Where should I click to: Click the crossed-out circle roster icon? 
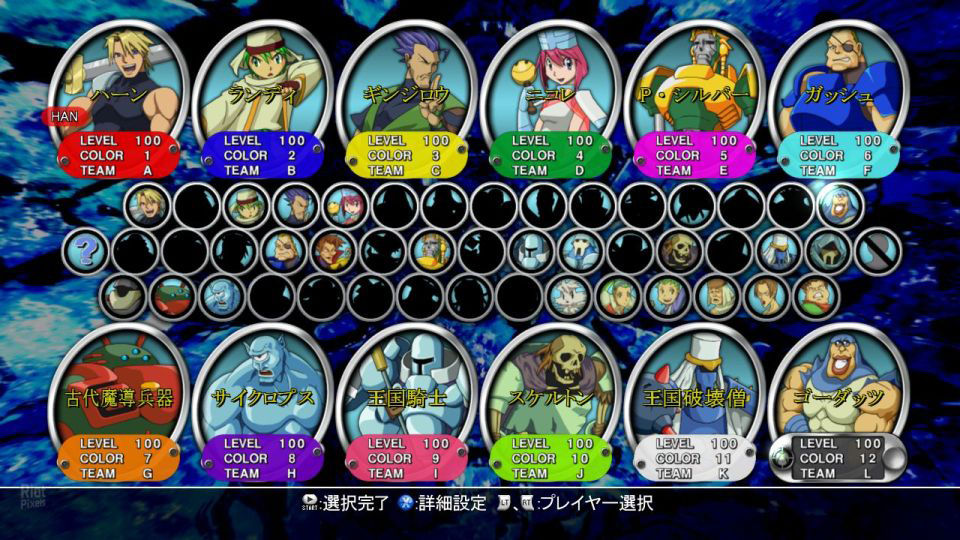(x=878, y=251)
